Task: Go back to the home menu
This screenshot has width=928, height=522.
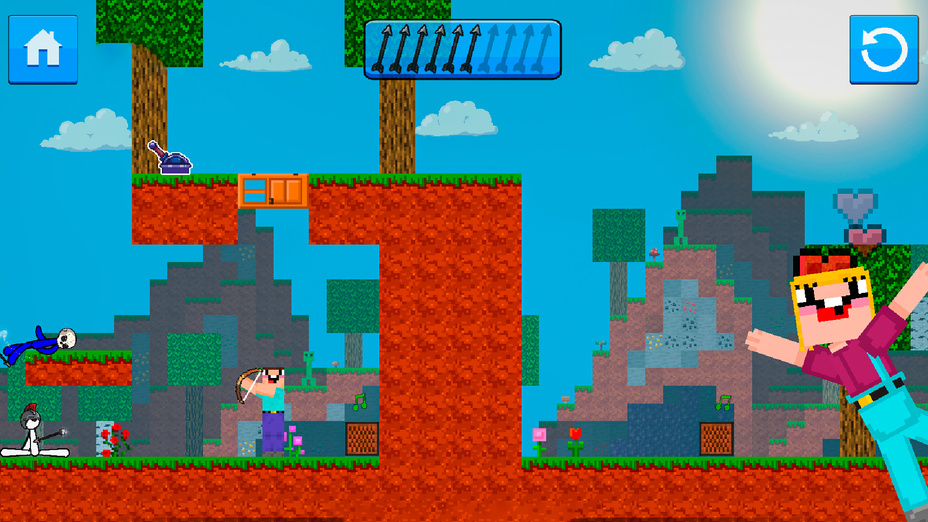Action: pos(43,49)
